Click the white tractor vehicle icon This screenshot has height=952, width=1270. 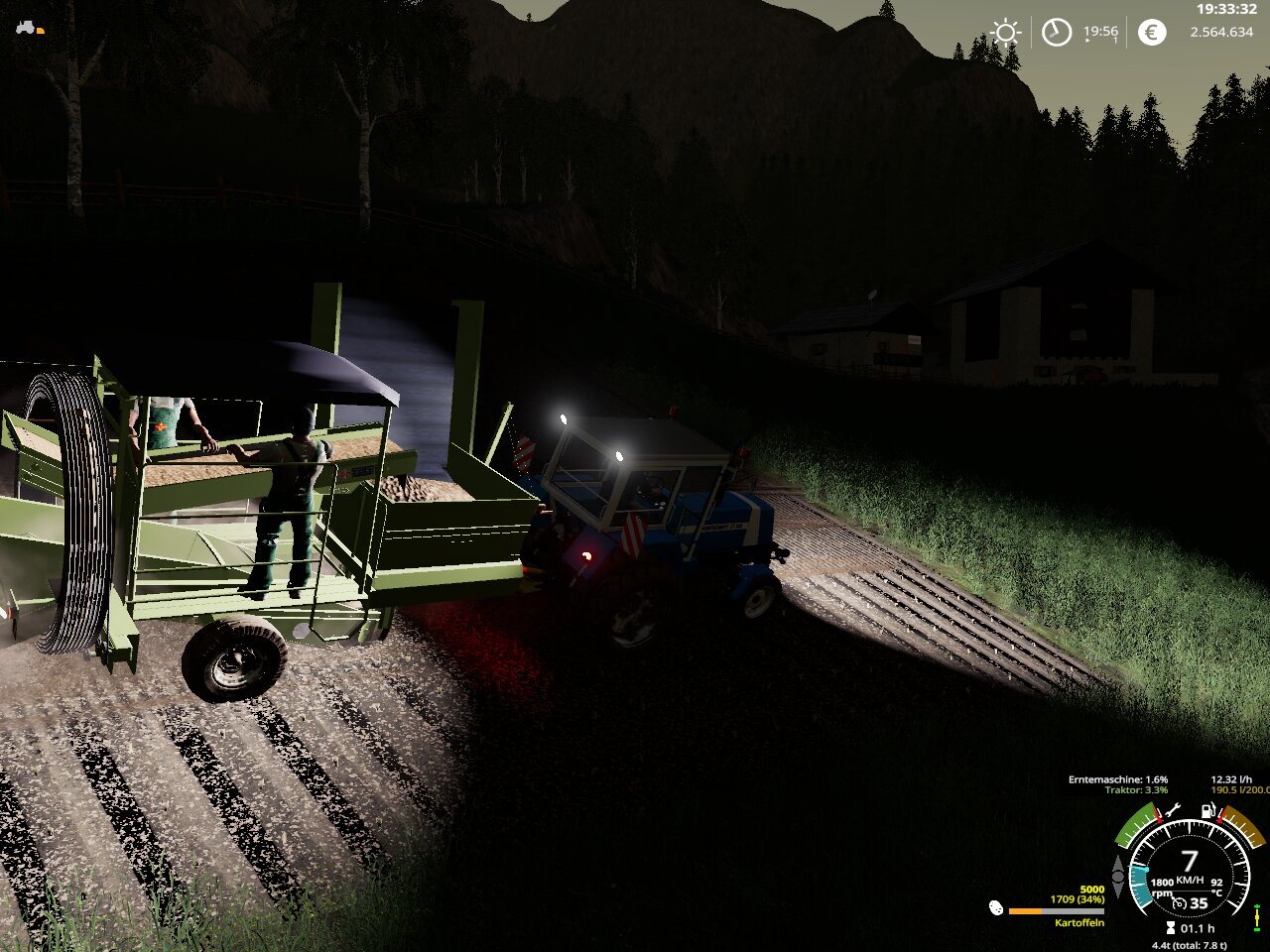coord(25,27)
